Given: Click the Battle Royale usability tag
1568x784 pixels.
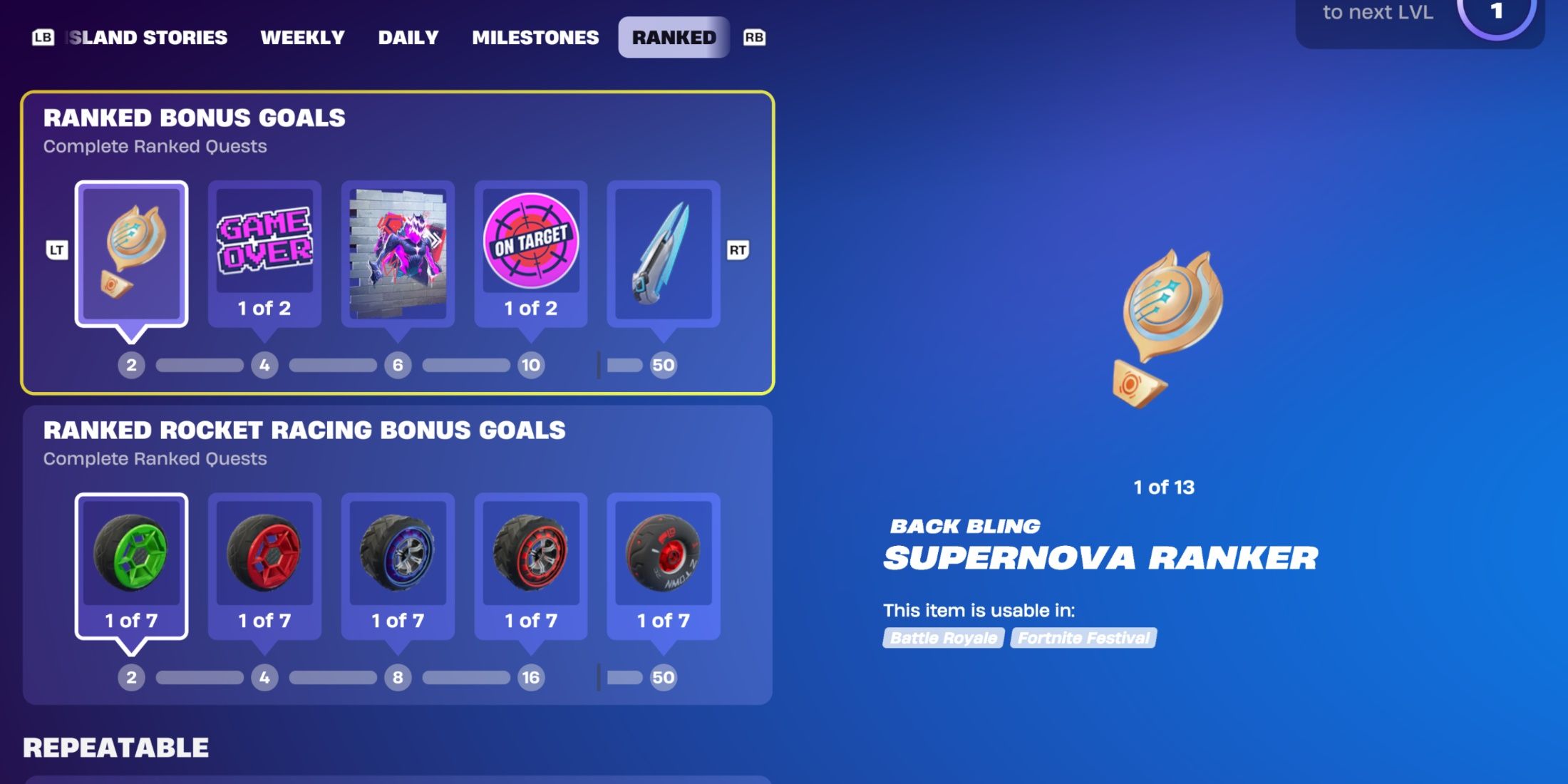Looking at the screenshot, I should point(942,639).
